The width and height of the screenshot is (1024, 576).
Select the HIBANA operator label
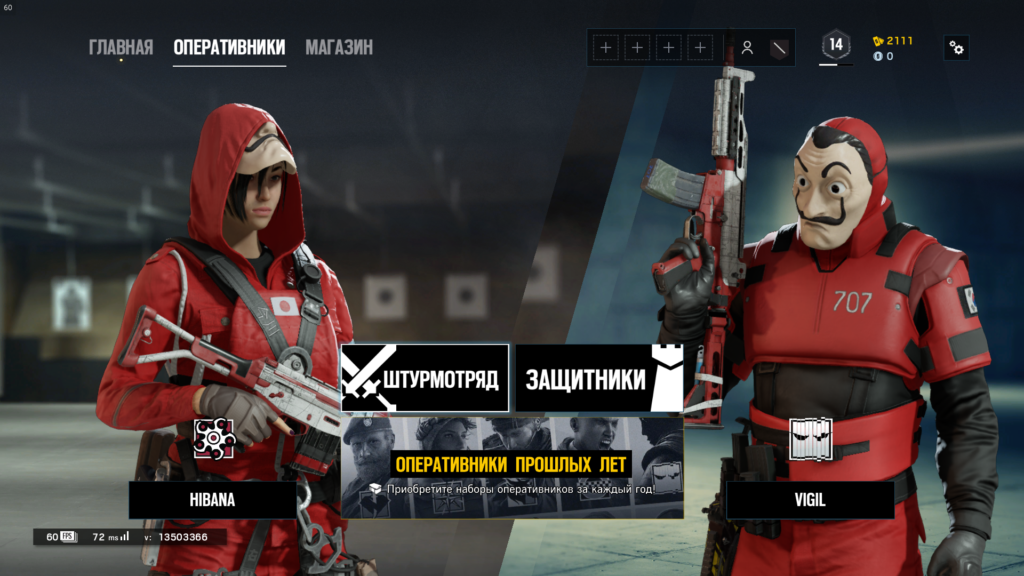point(212,499)
